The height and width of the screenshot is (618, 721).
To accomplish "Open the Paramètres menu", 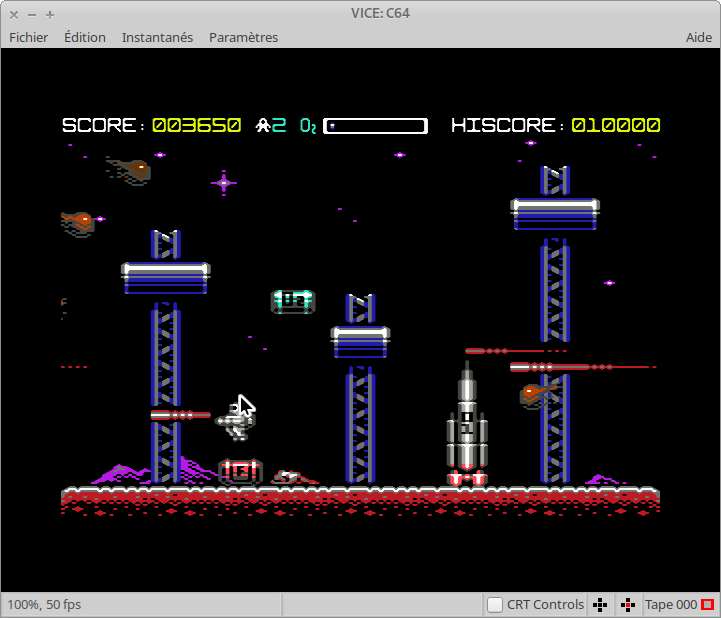I will coord(243,37).
